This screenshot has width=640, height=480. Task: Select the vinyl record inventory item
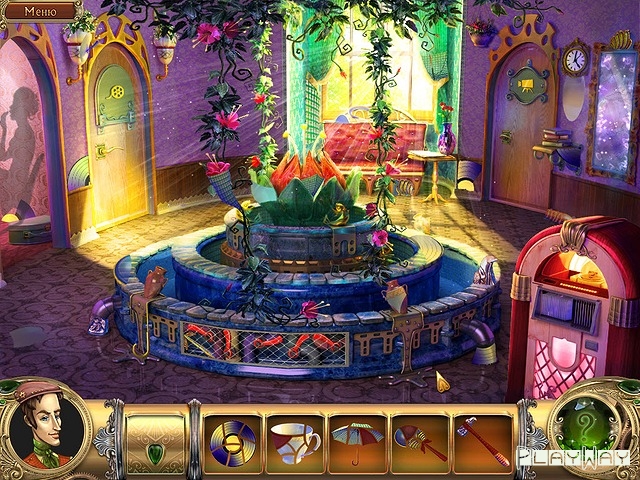point(233,439)
